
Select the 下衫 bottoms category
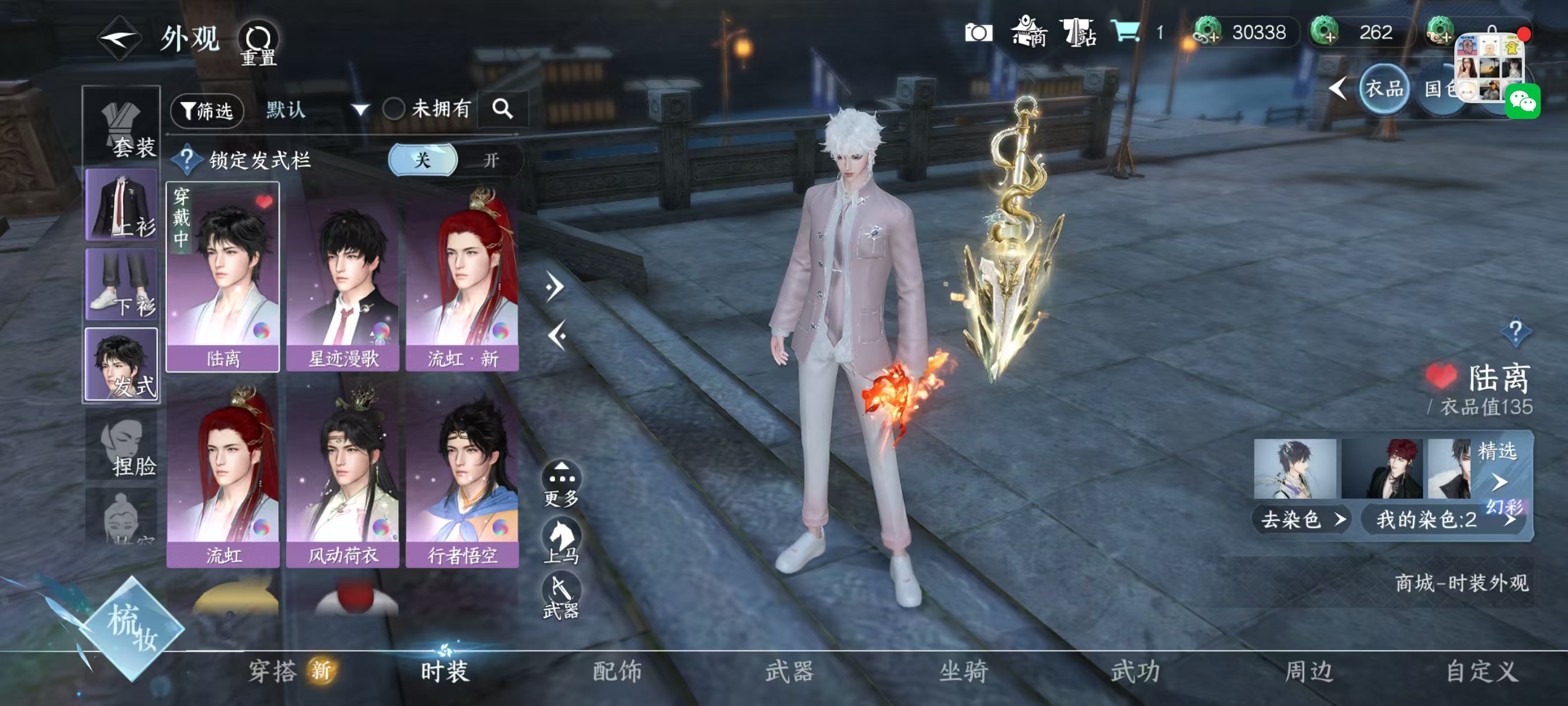(122, 285)
